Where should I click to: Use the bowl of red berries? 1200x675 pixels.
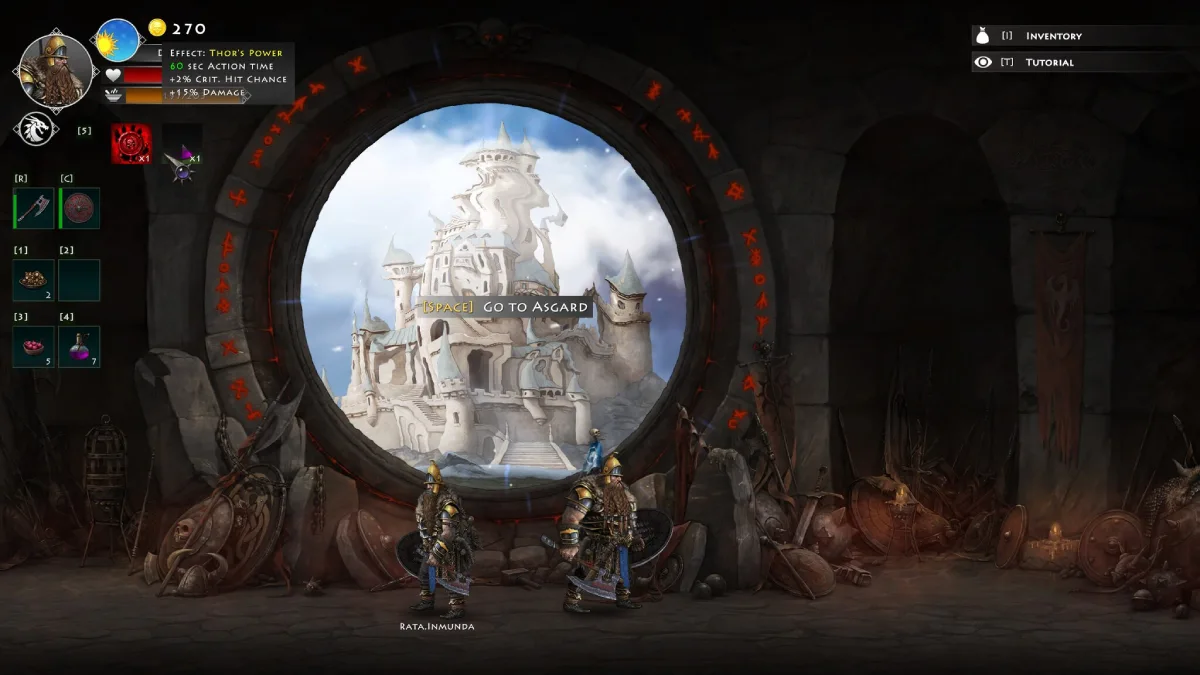(x=34, y=346)
